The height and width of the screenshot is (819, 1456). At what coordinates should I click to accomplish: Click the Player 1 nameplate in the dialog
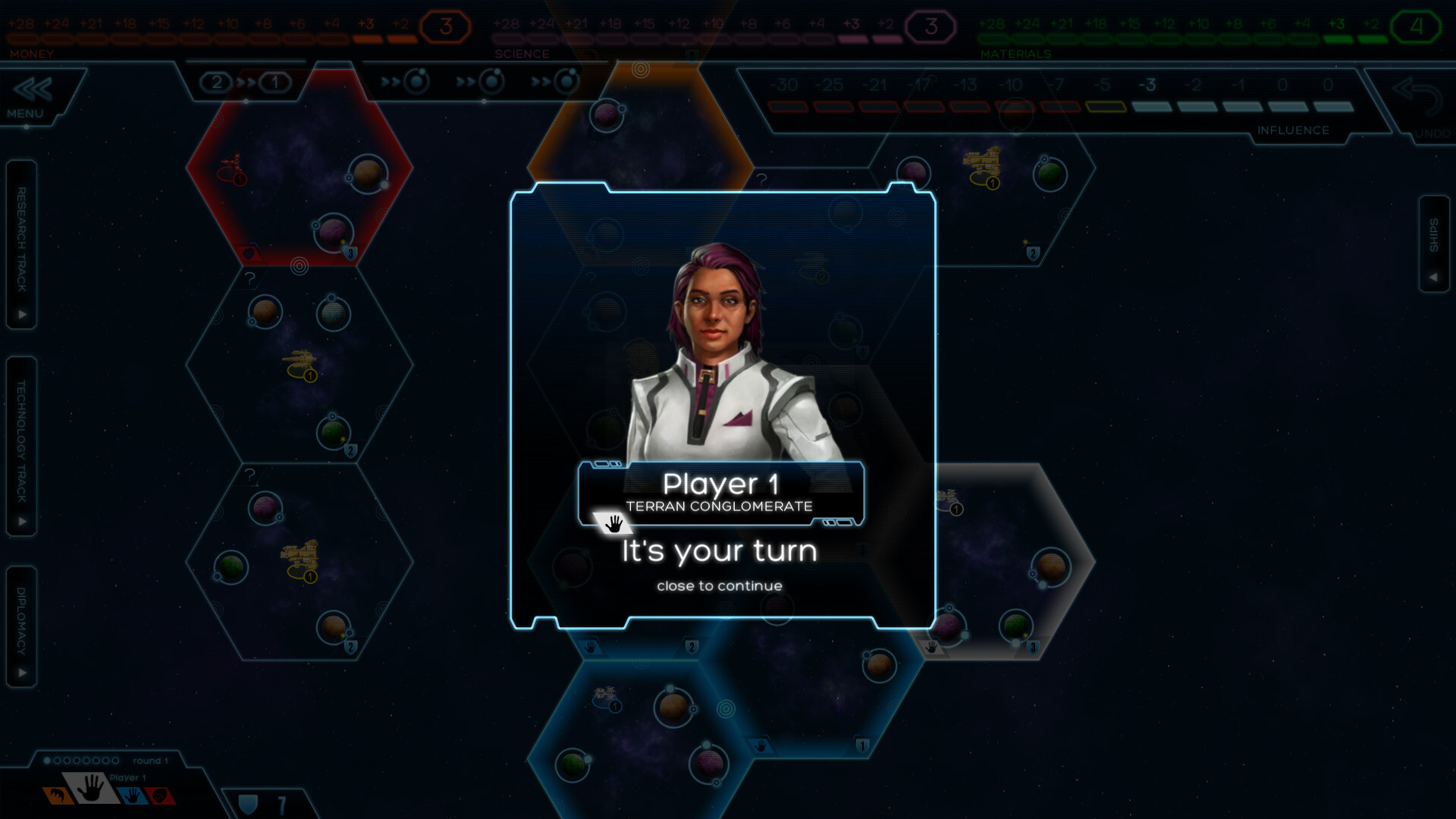tap(720, 483)
